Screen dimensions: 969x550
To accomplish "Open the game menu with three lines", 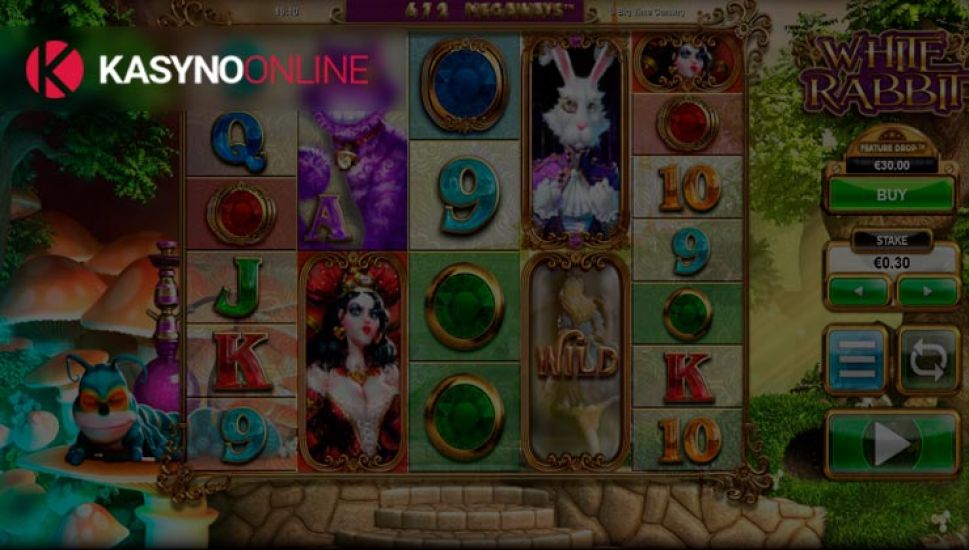I will point(857,359).
